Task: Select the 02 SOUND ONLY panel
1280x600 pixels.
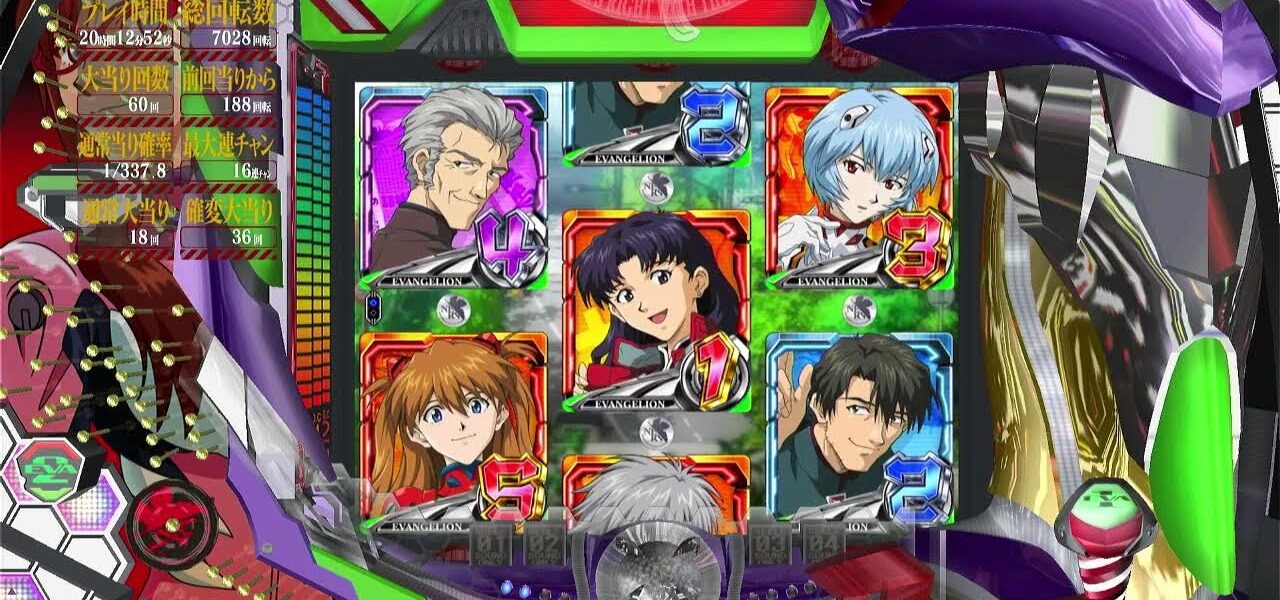Action: point(545,545)
